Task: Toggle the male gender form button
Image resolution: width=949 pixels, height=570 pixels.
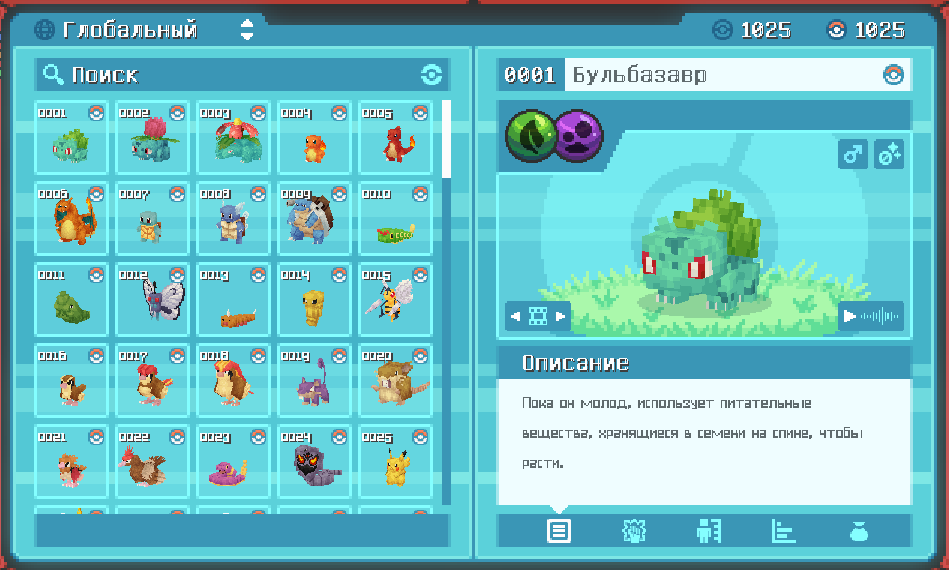Action: (853, 155)
